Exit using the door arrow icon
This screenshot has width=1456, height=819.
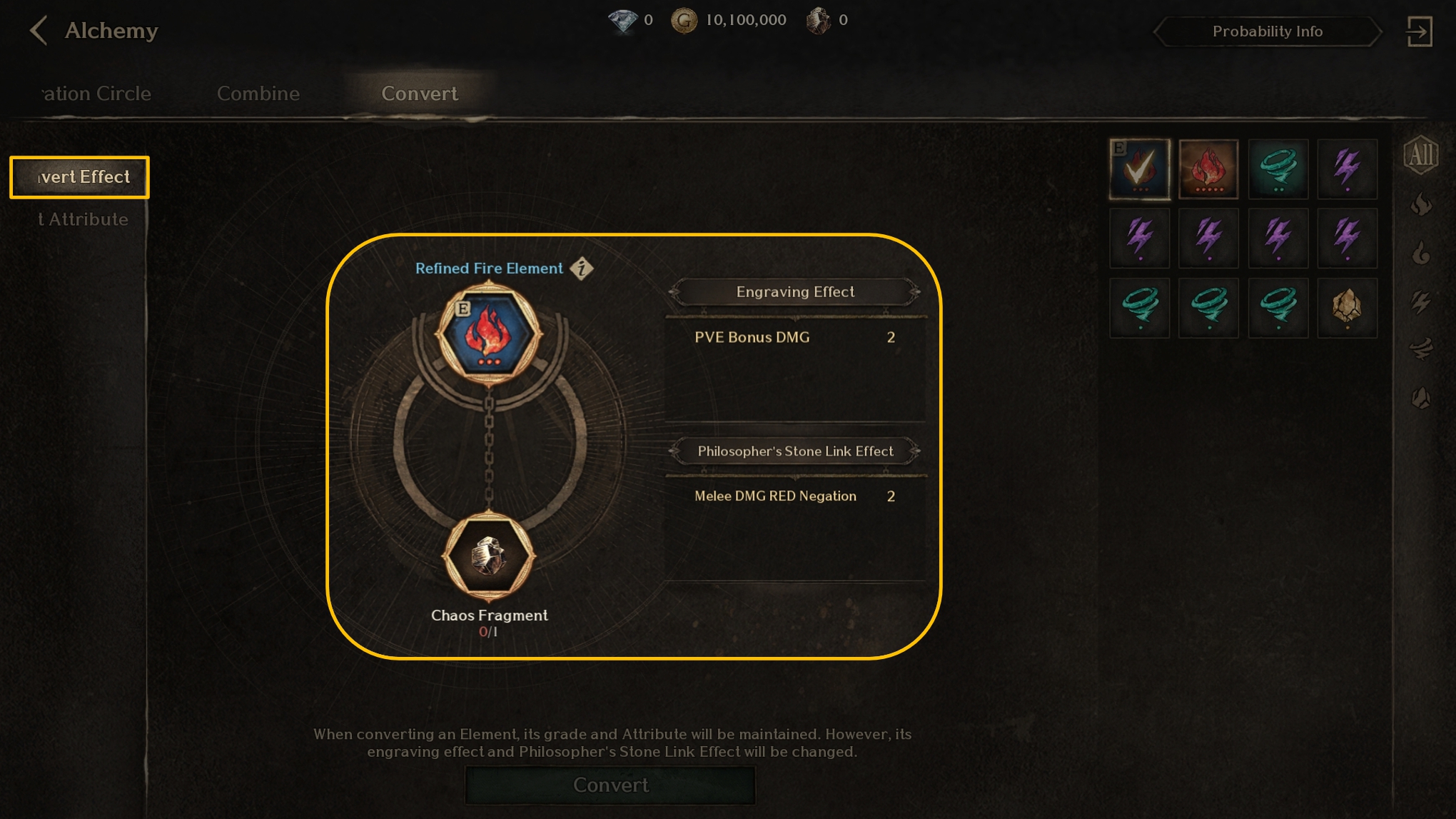[1419, 31]
